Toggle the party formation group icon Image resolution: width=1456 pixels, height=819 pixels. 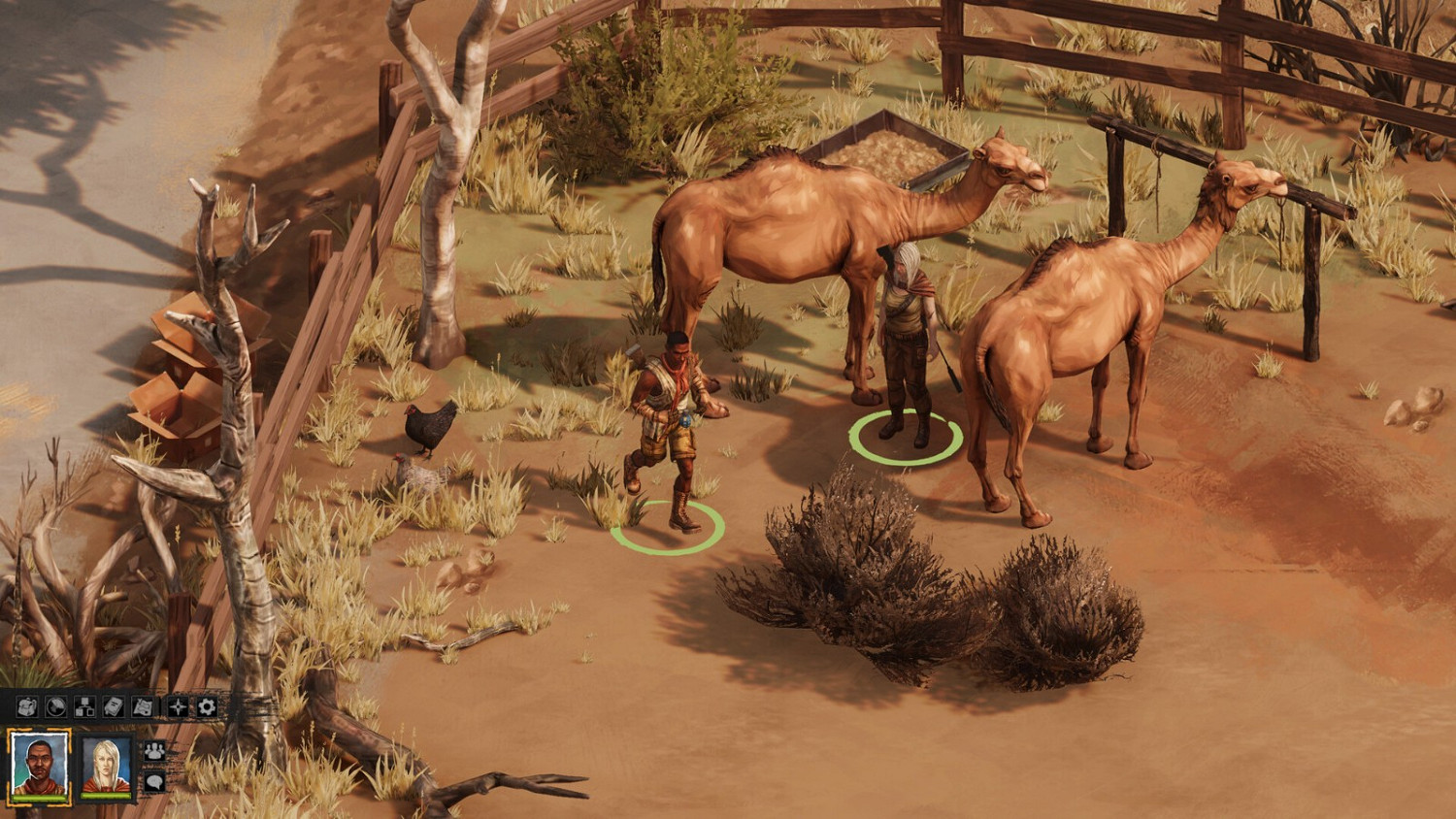pyautogui.click(x=154, y=750)
